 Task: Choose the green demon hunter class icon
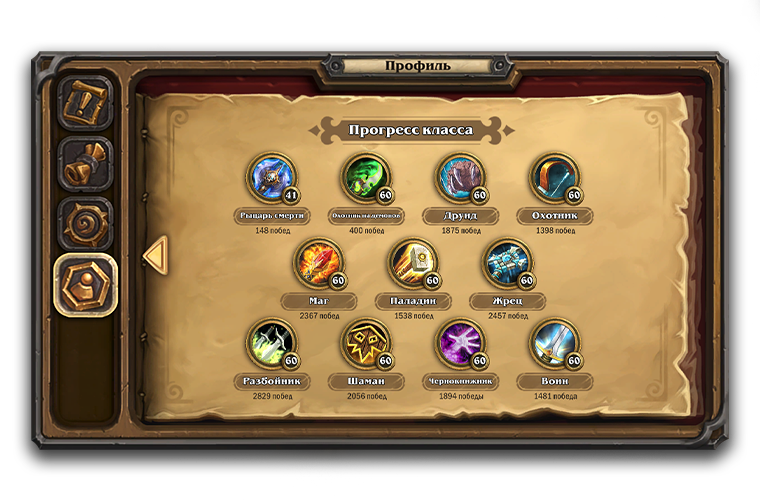coord(365,178)
